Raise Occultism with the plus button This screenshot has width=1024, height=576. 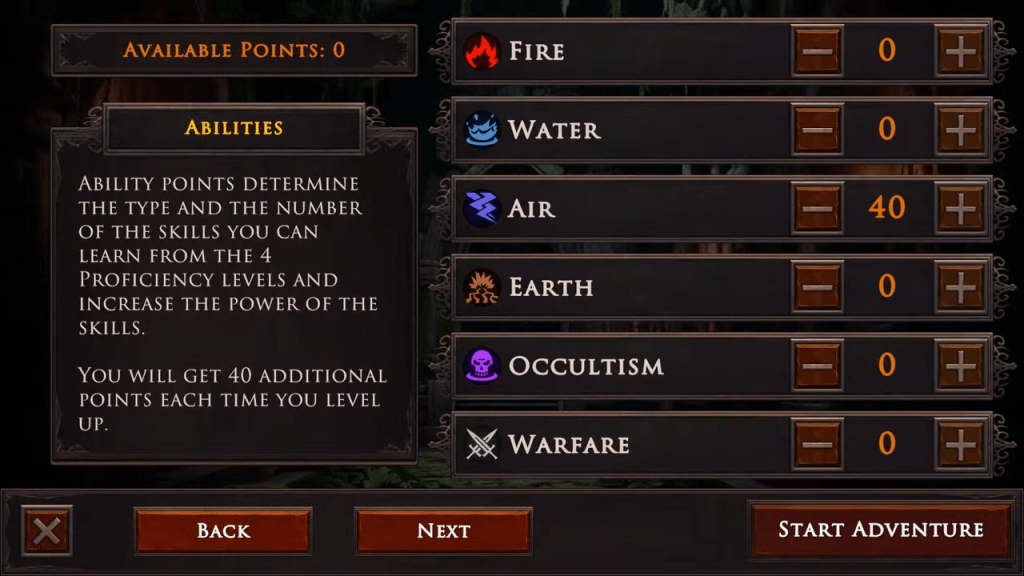960,365
